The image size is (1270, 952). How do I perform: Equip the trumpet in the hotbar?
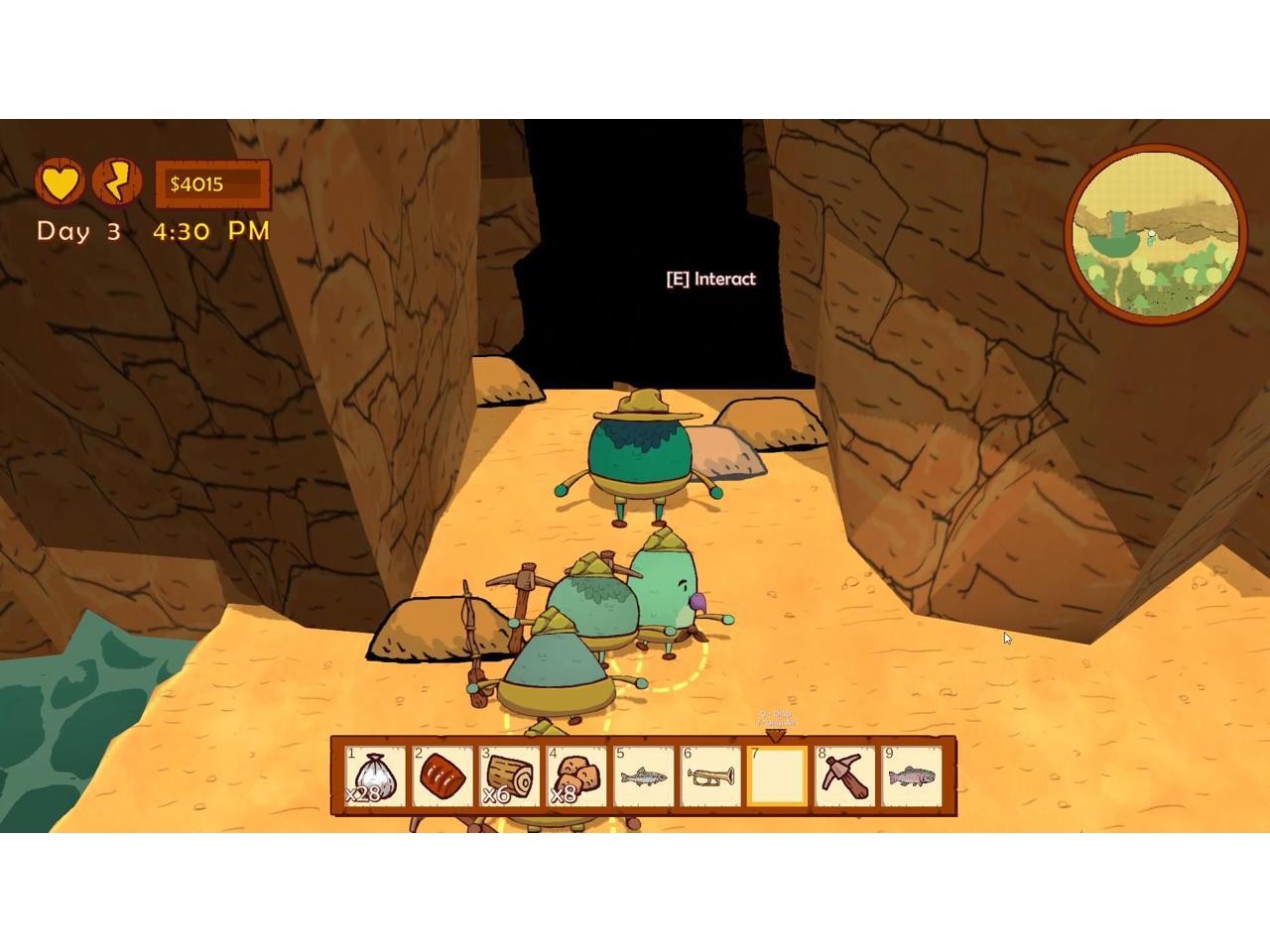(x=710, y=776)
